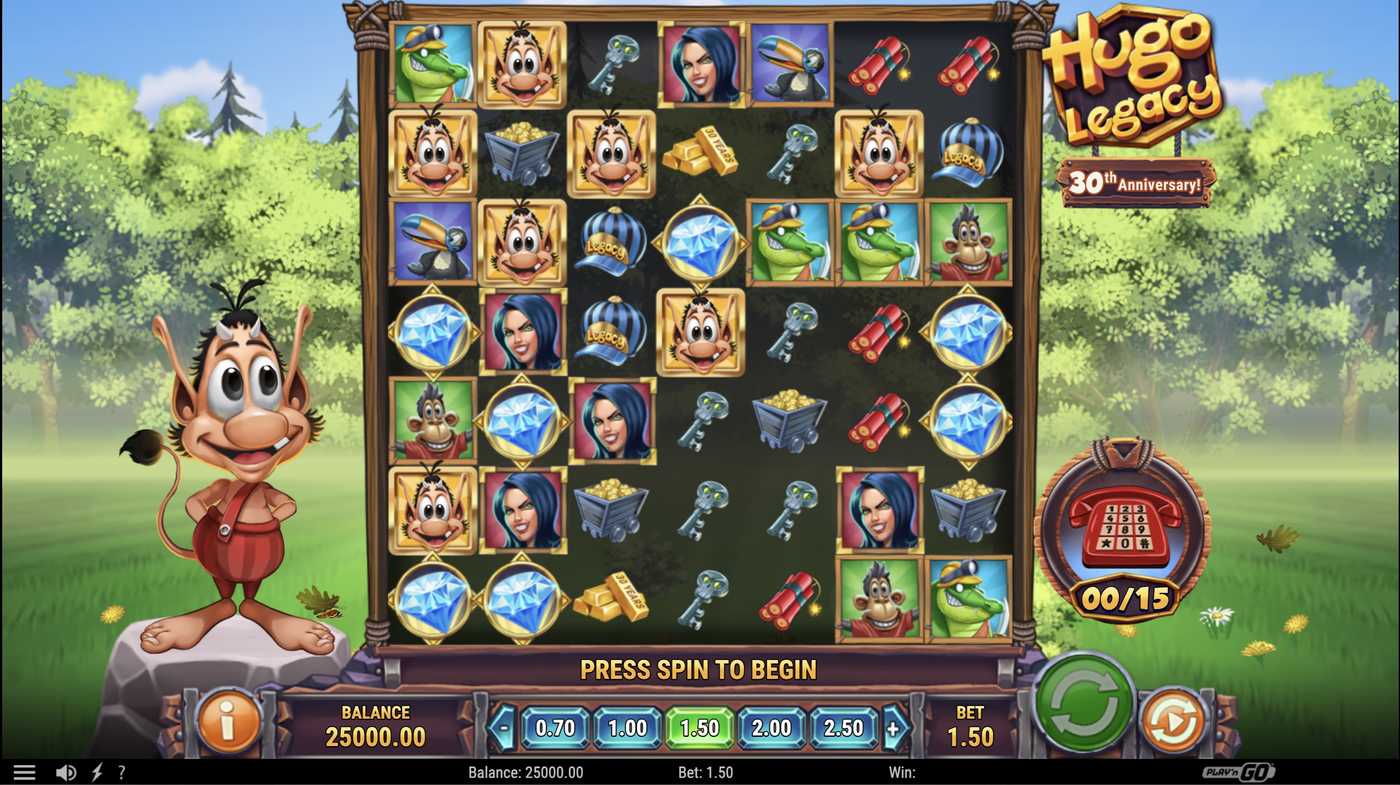Open the paytable with the info button
Viewport: 1400px width, 785px height.
point(228,722)
